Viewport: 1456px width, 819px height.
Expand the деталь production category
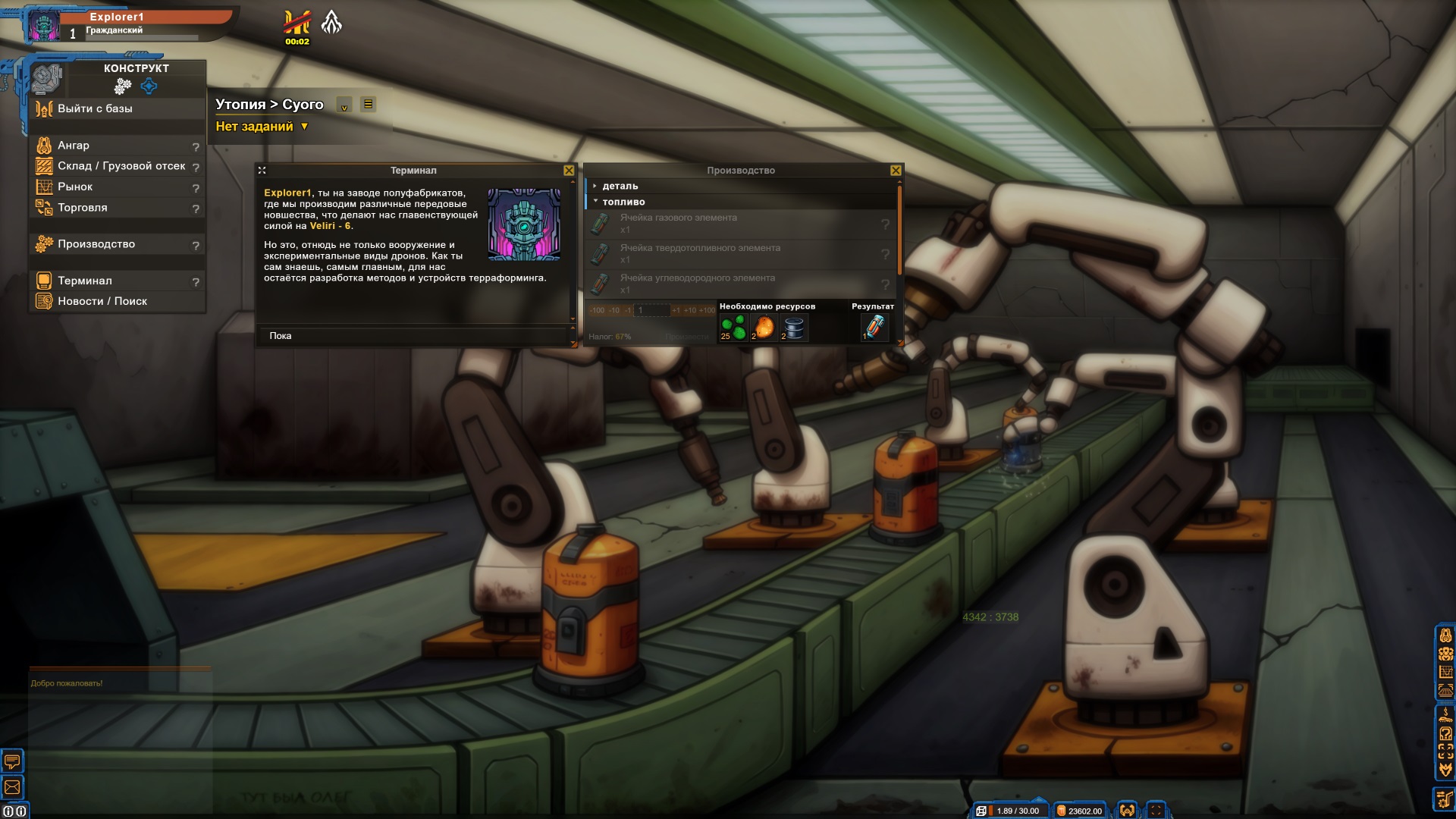coord(620,186)
